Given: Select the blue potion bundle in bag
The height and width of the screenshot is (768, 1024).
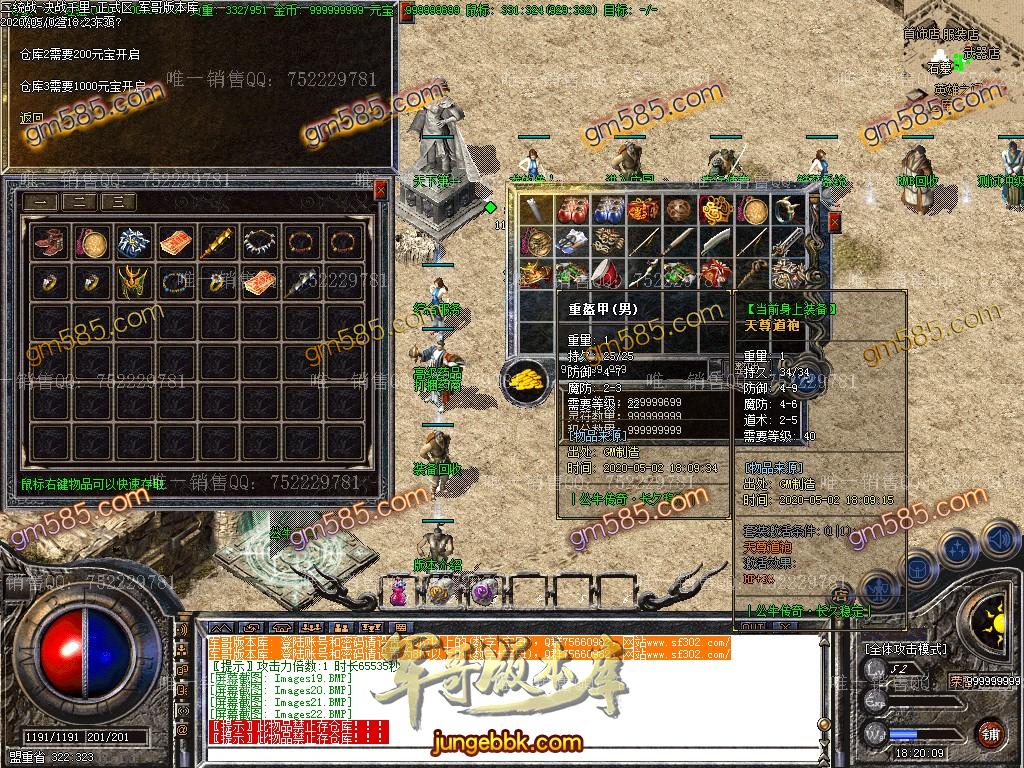Looking at the screenshot, I should [x=608, y=211].
